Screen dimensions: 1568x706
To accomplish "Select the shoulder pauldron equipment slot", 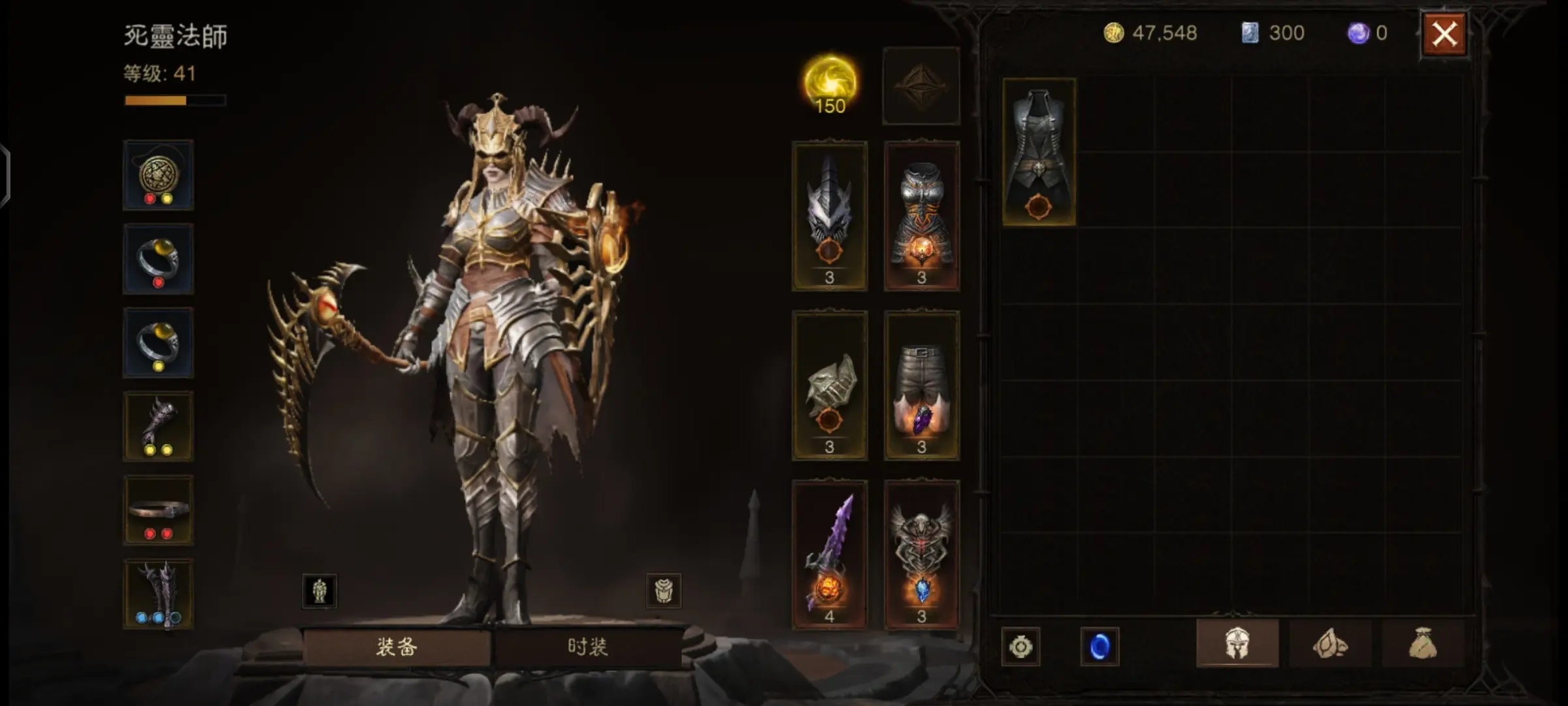I will 829,386.
